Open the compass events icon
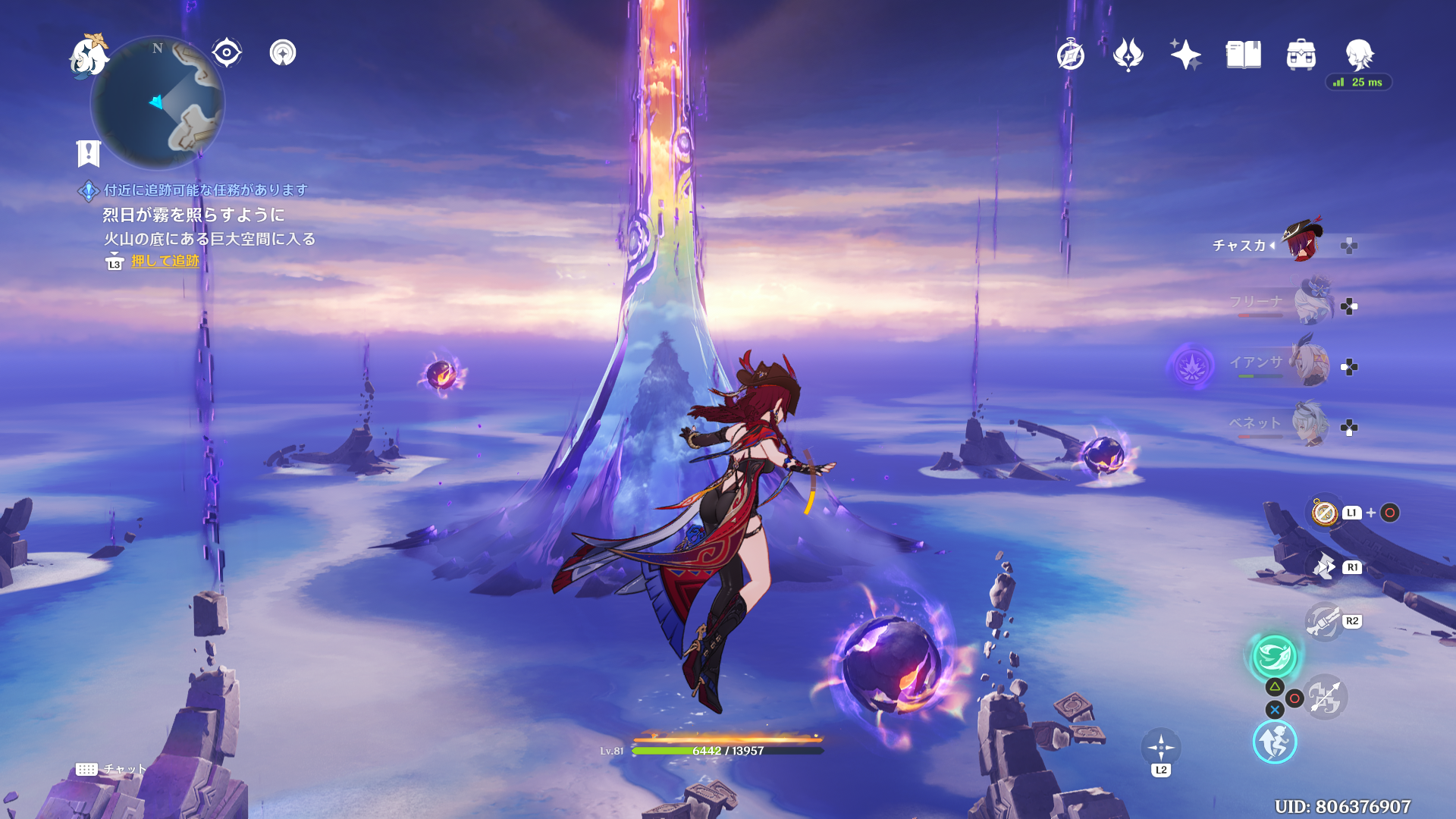Viewport: 1456px width, 819px height. point(1070,55)
